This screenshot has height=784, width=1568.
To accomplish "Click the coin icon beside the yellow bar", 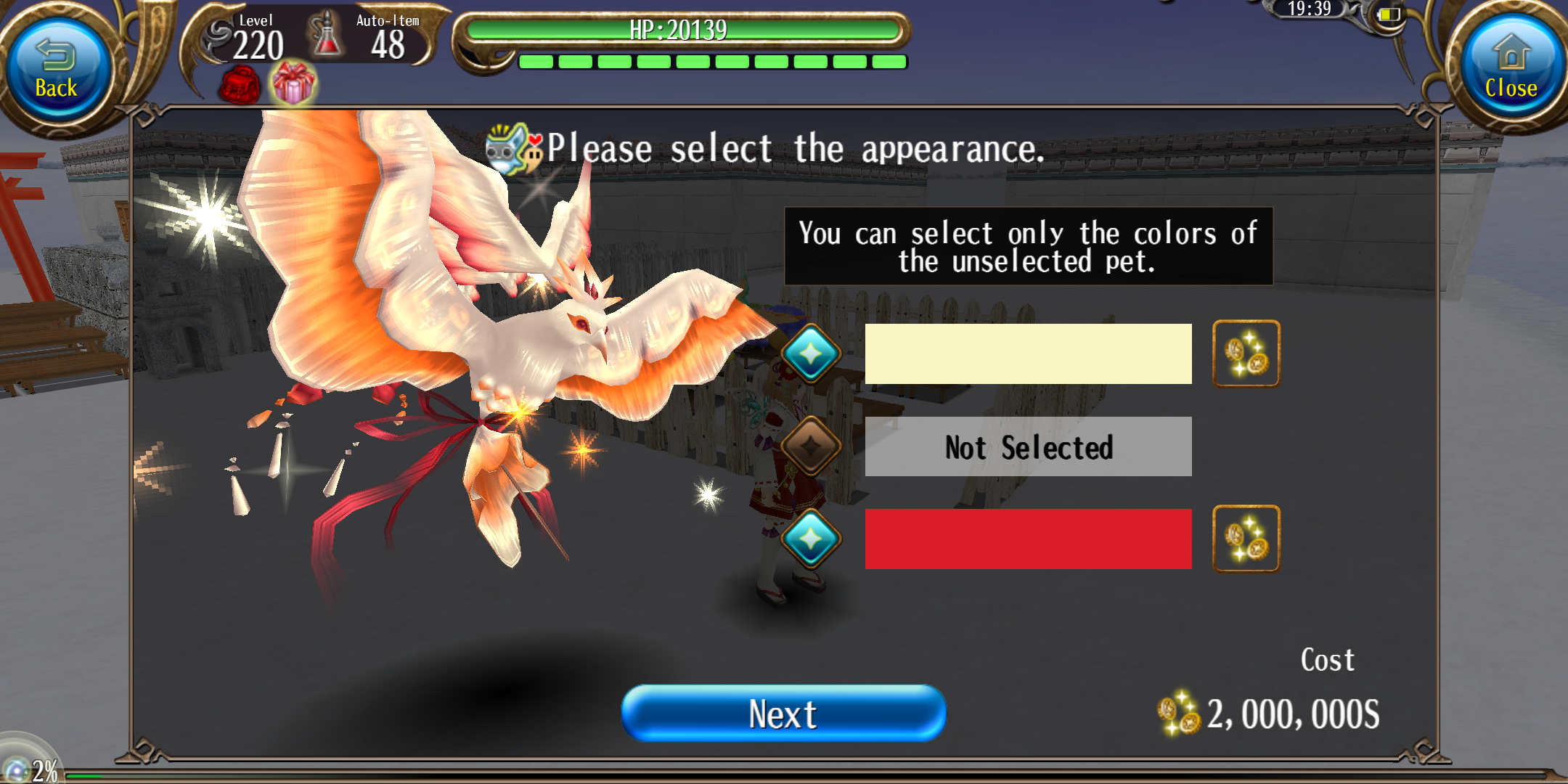I will [1246, 354].
